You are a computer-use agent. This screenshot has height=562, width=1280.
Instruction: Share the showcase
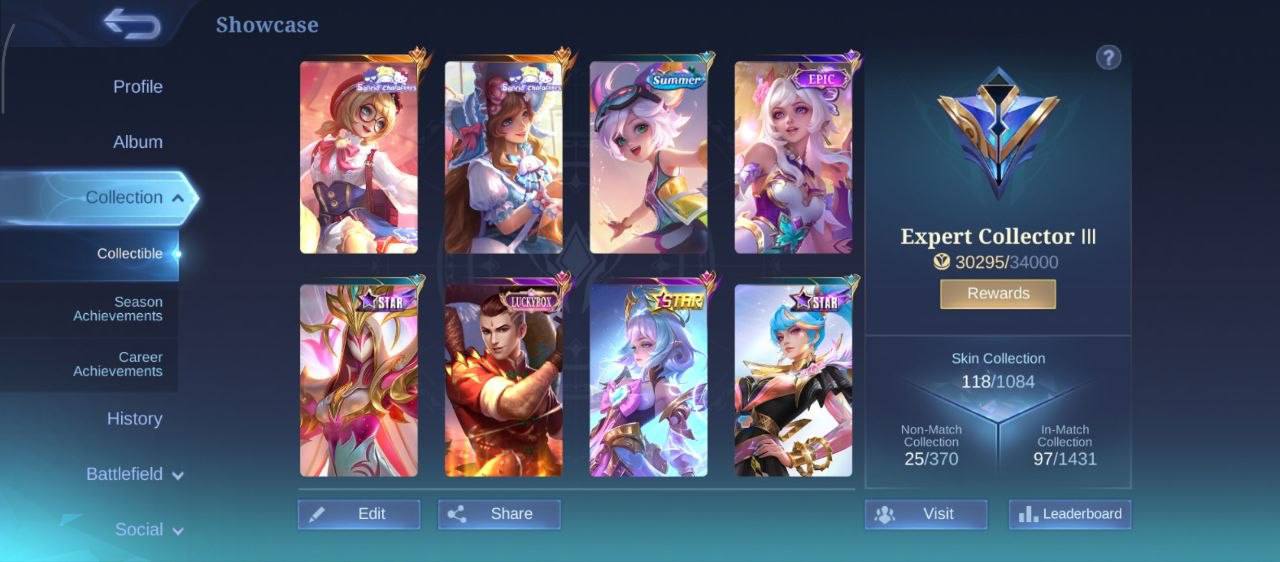tap(499, 514)
